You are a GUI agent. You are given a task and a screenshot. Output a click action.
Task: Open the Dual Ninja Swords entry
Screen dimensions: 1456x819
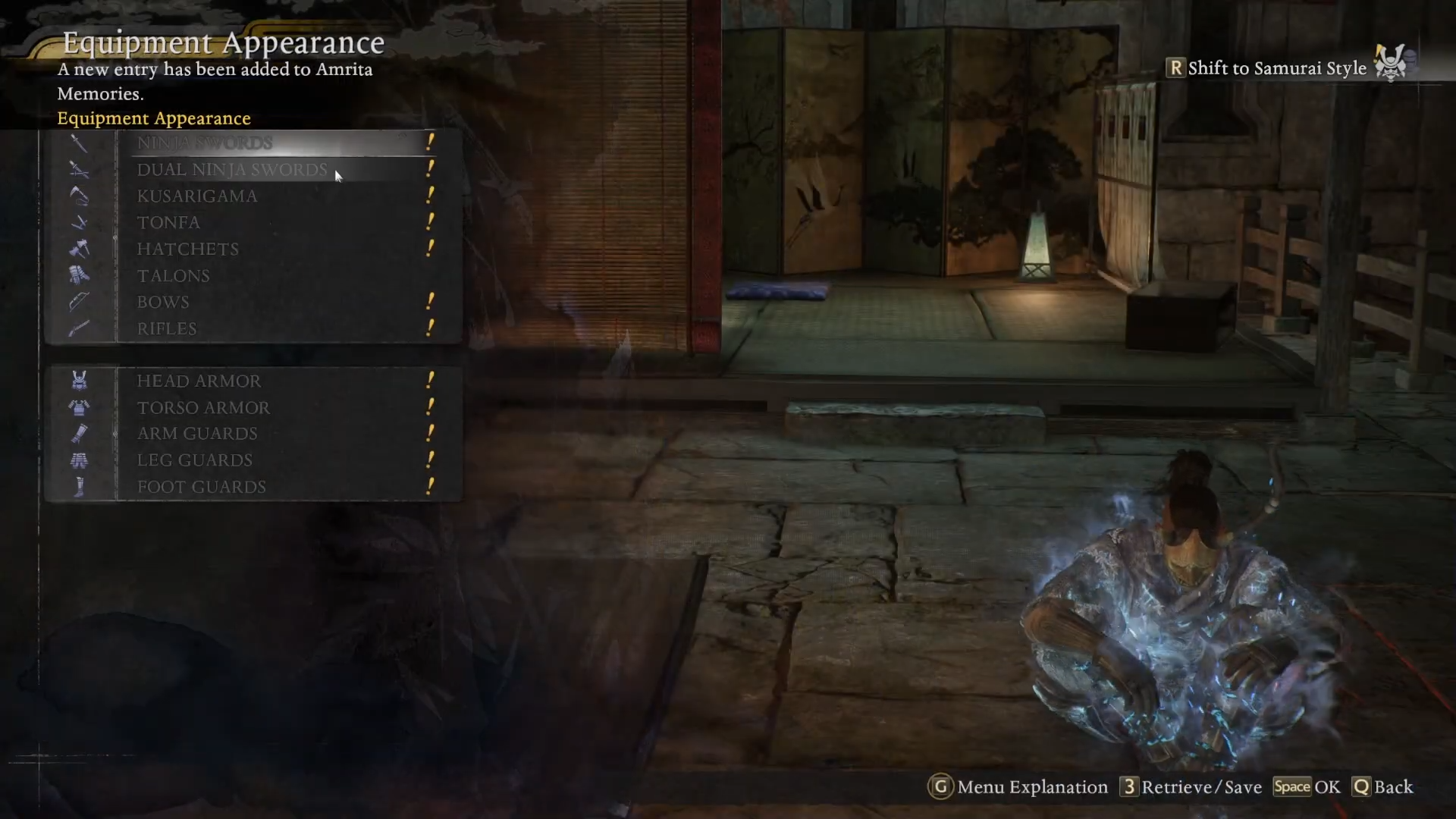point(232,170)
